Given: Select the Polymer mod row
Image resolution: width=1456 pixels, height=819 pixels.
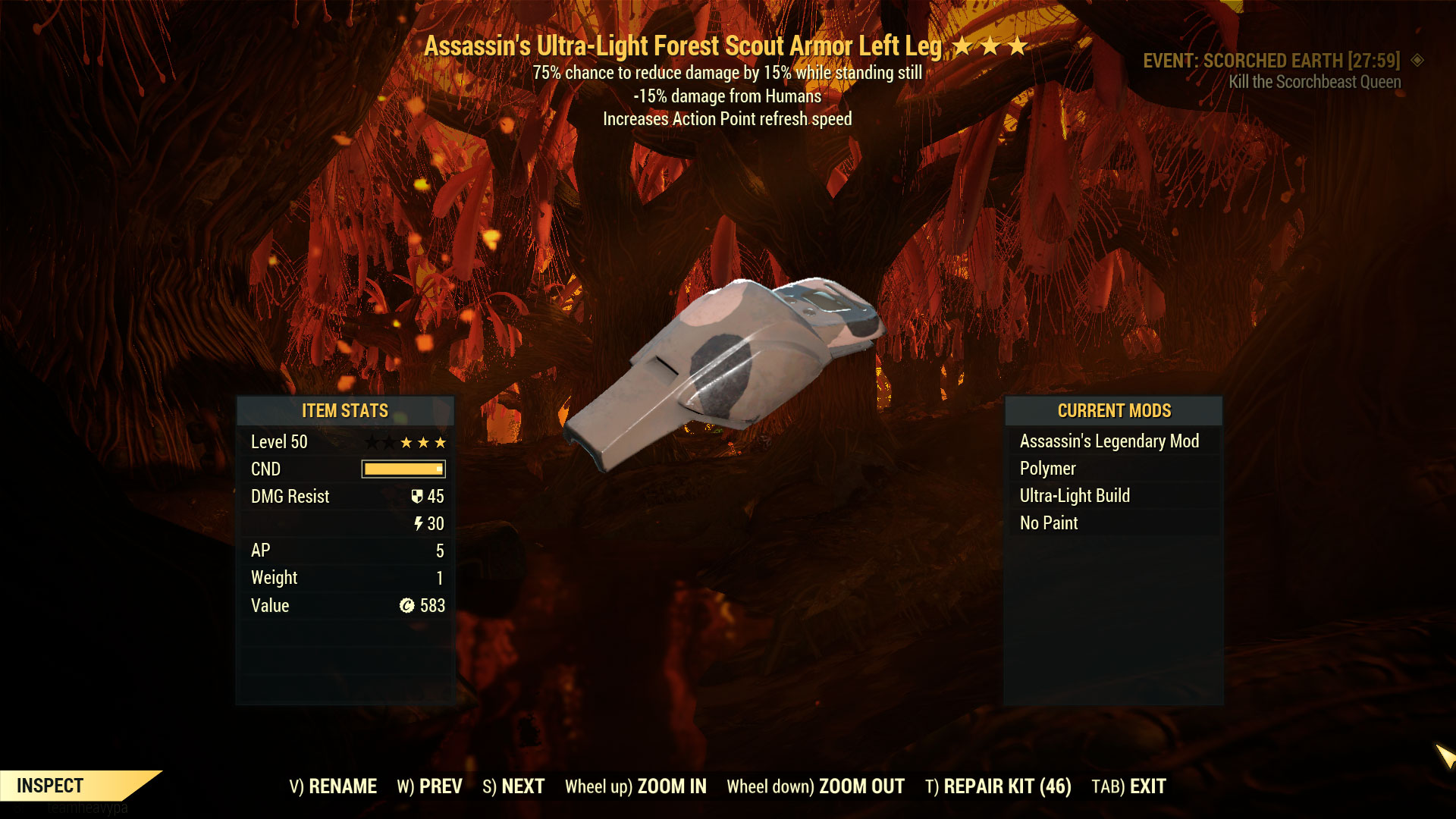Looking at the screenshot, I should click(x=1047, y=469).
